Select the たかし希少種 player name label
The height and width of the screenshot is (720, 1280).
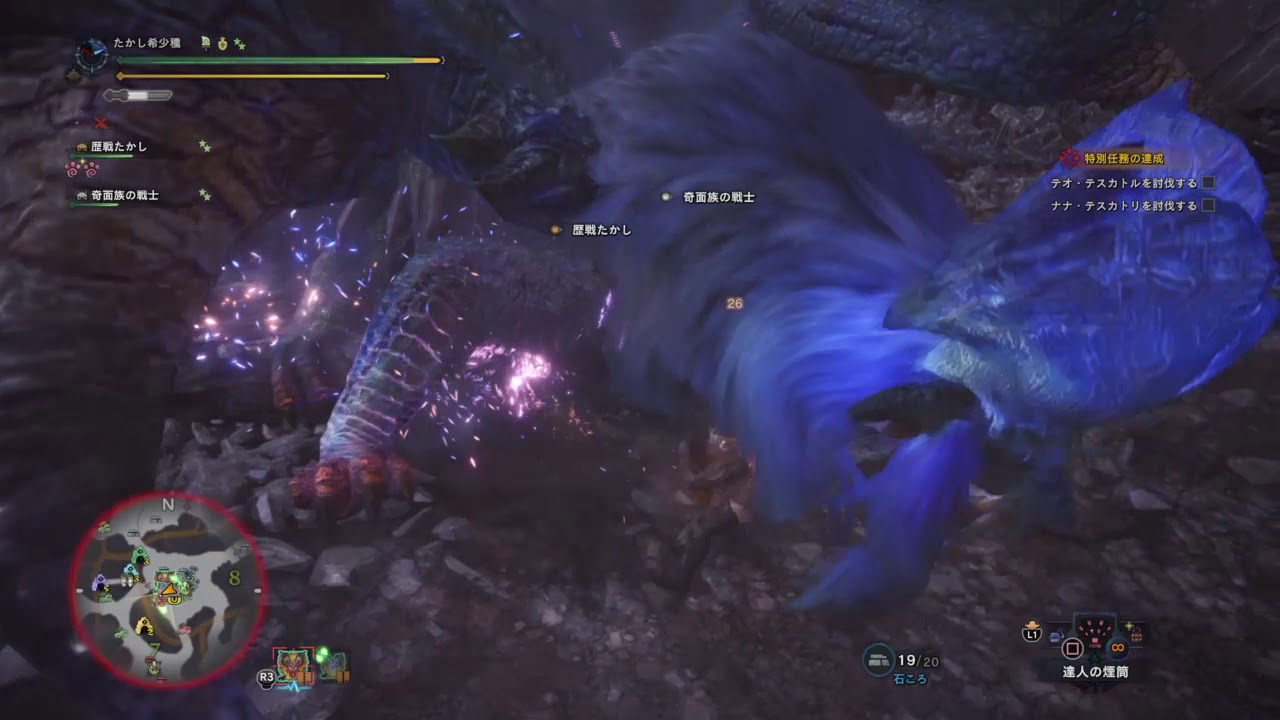[148, 42]
